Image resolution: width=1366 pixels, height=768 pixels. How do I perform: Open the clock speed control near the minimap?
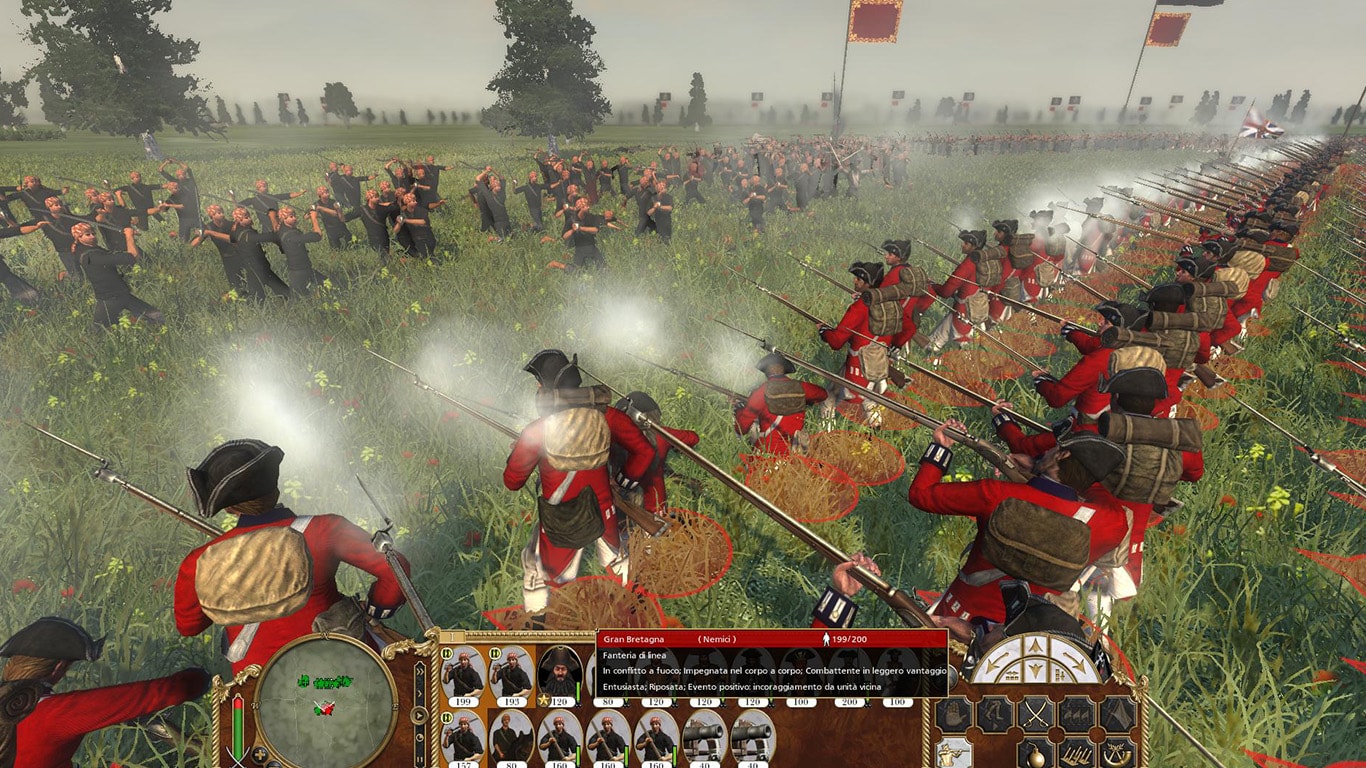pos(419,735)
